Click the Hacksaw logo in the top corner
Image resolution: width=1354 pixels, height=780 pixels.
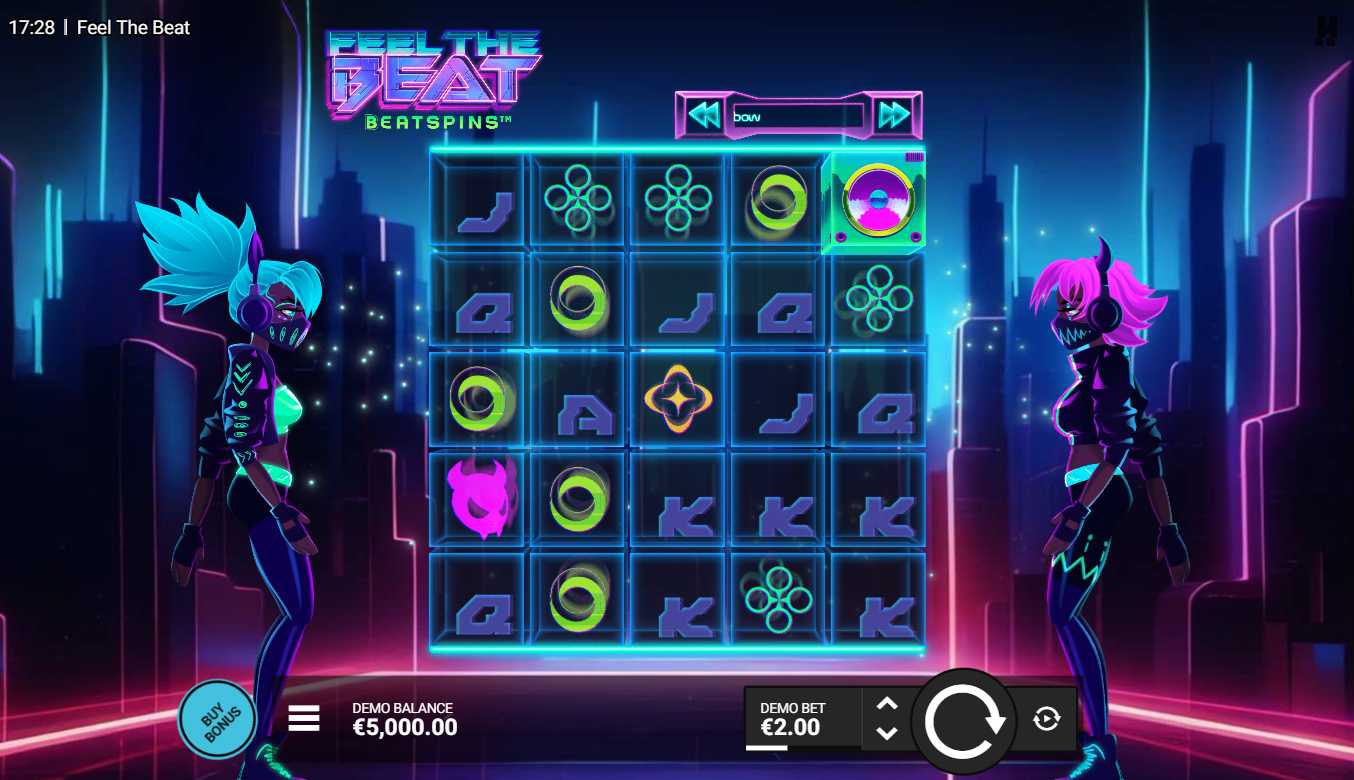tap(1326, 30)
